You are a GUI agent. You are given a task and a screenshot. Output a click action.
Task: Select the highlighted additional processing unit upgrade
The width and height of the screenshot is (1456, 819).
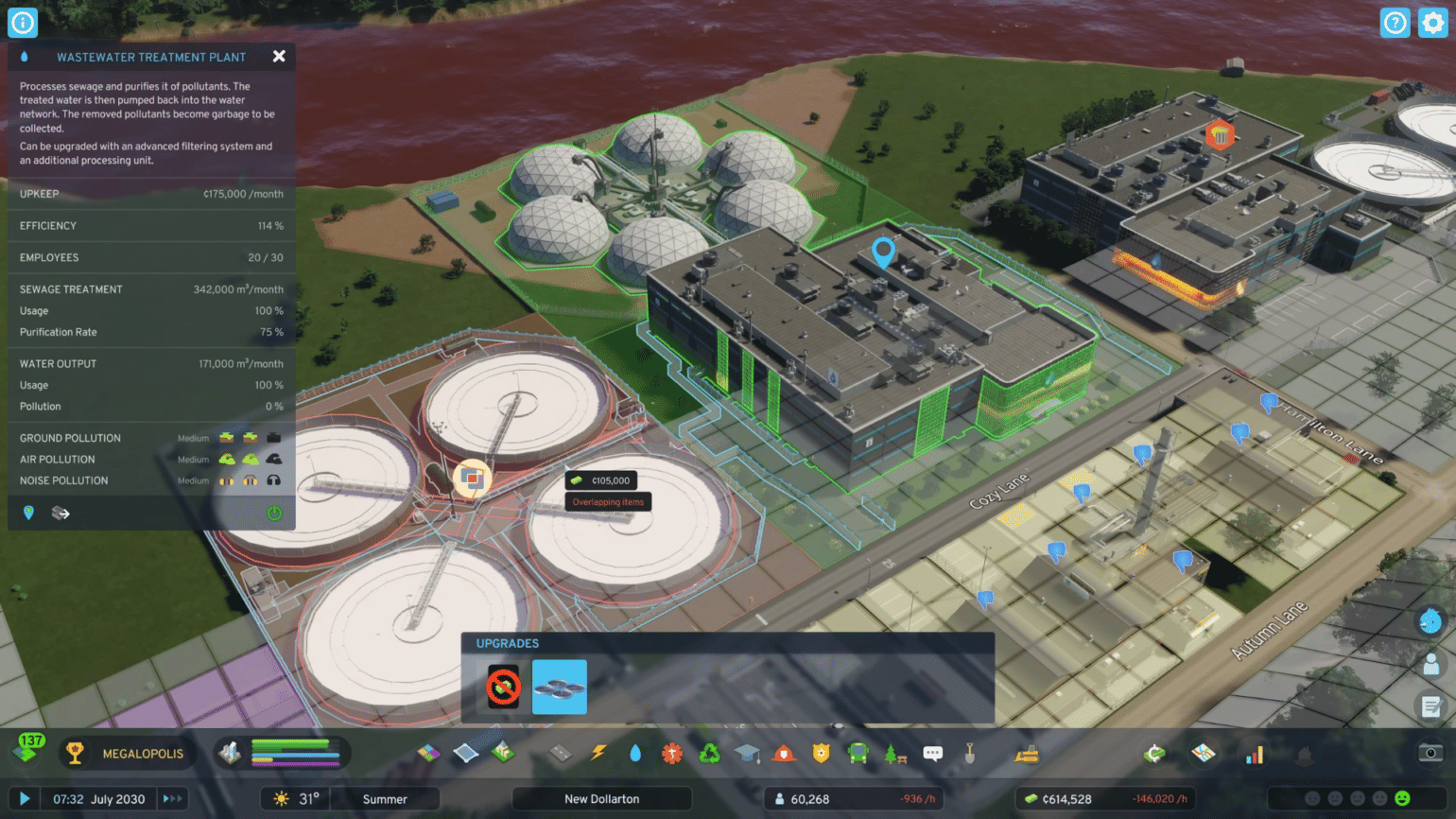(x=559, y=687)
